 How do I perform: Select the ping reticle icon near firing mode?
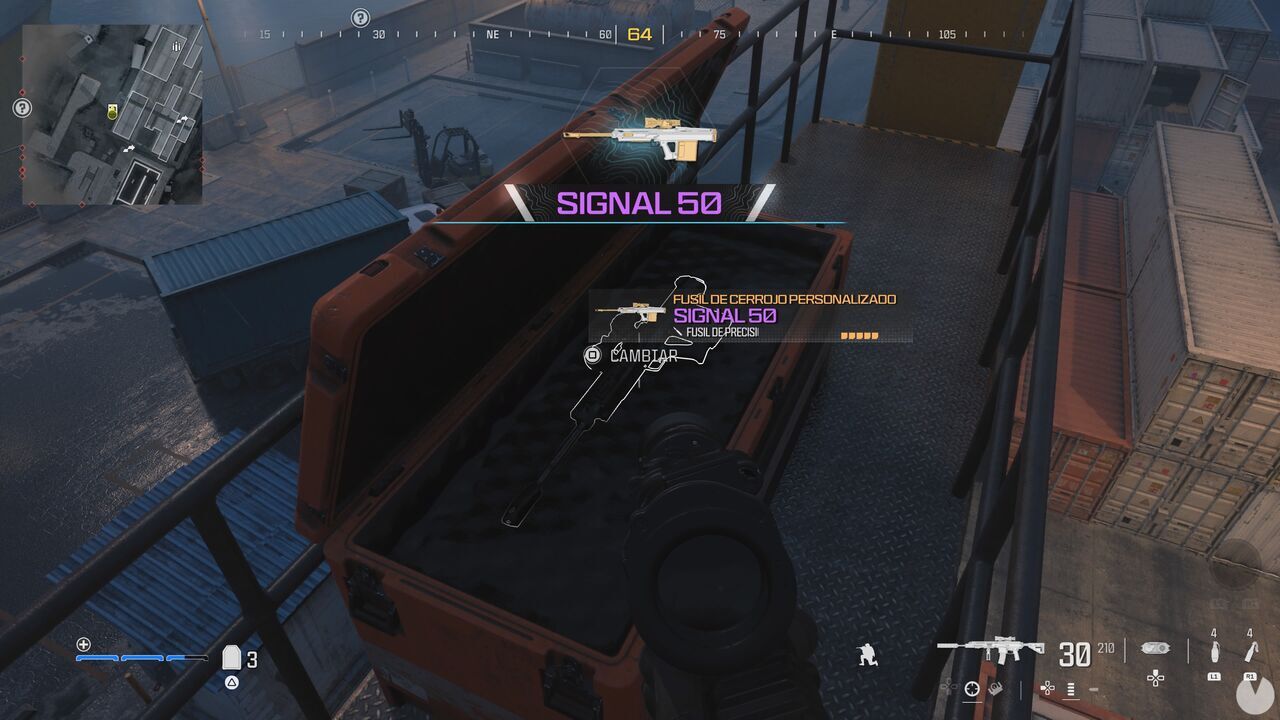[x=971, y=690]
